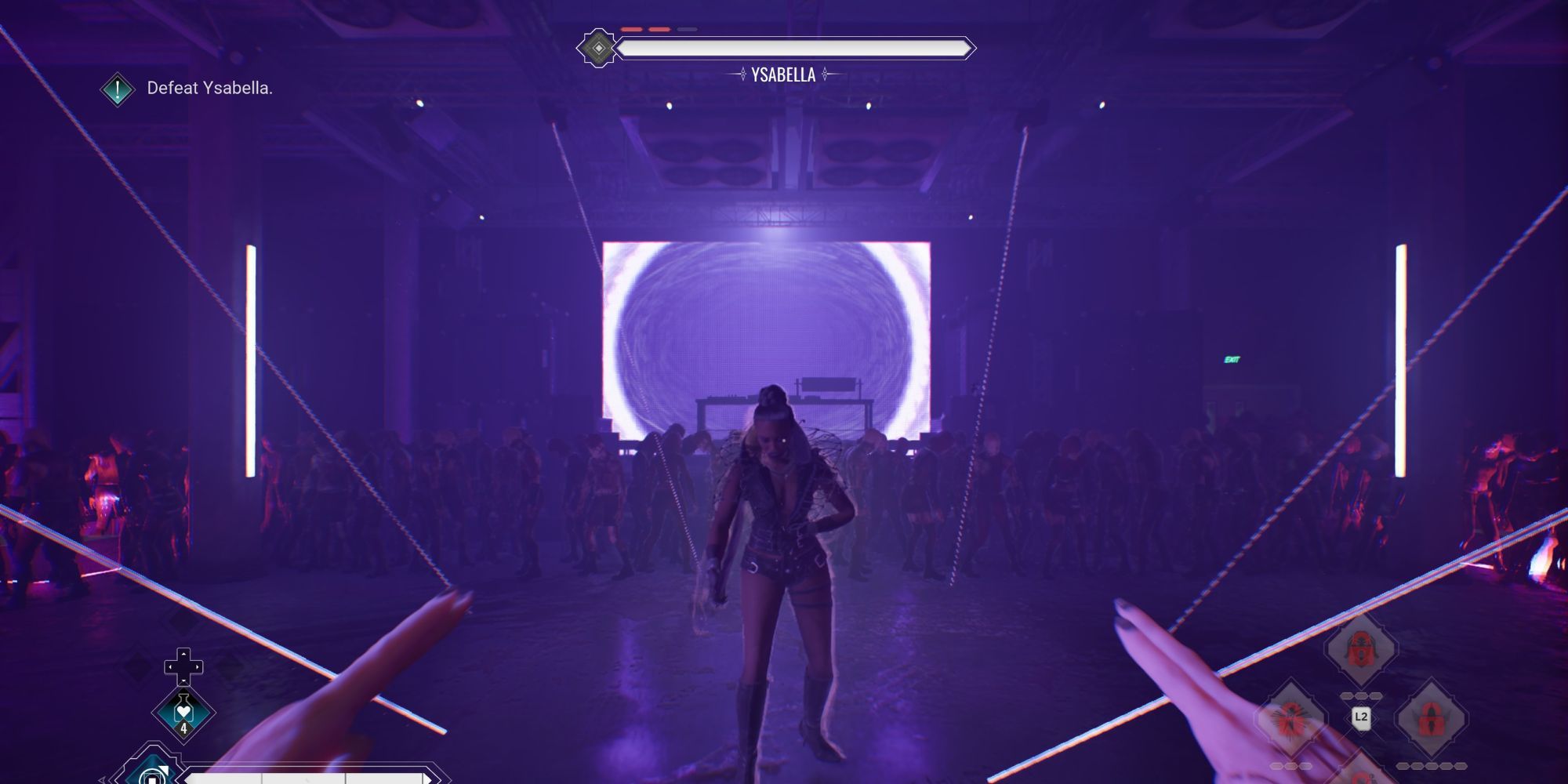Click the player emblem beside the health bar
The width and height of the screenshot is (1568, 784).
(x=151, y=773)
